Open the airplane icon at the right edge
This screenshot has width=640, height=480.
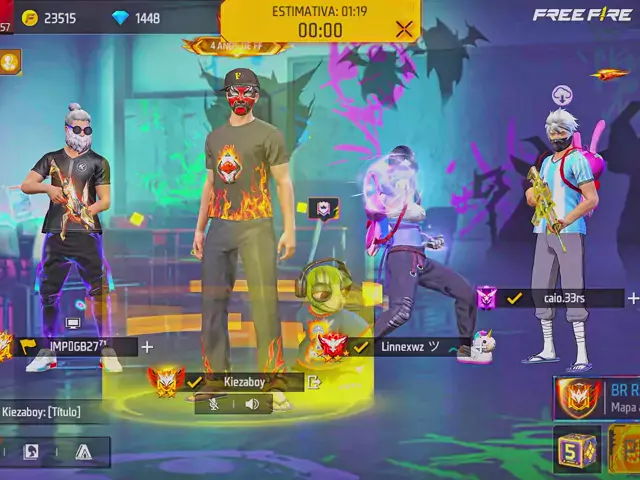609,74
